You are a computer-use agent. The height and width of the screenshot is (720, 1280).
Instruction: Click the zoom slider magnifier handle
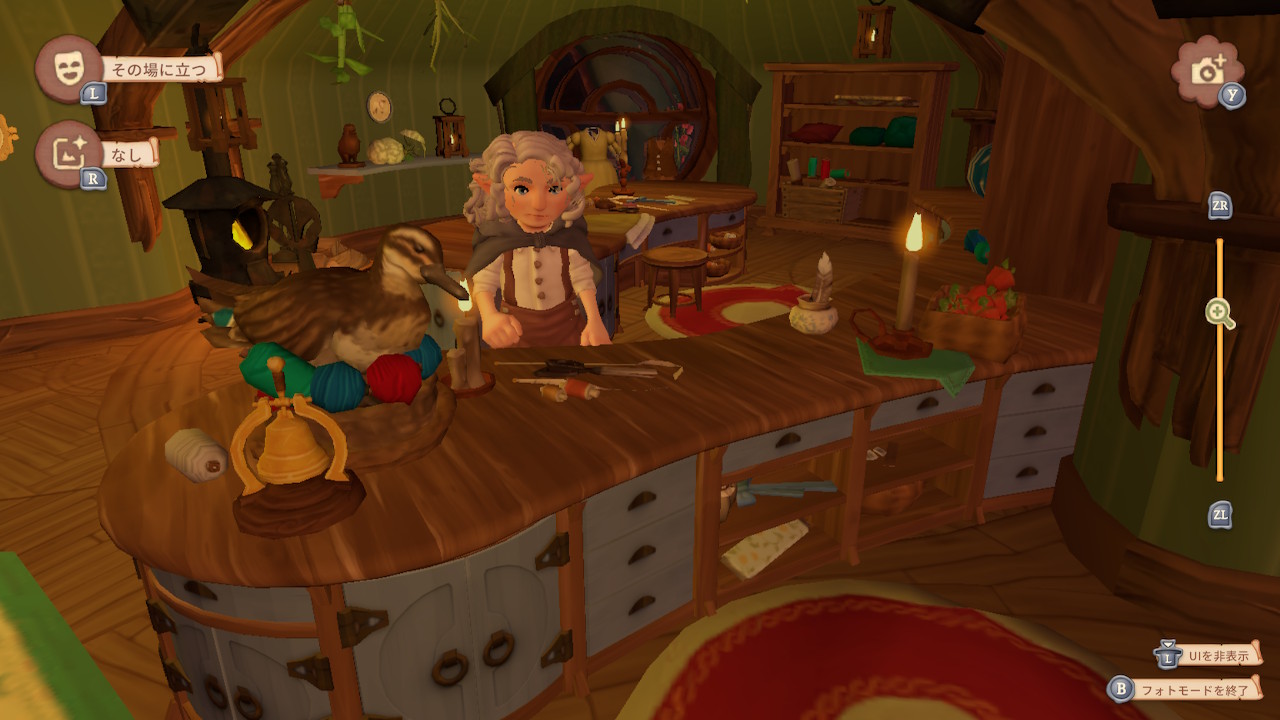[1220, 313]
